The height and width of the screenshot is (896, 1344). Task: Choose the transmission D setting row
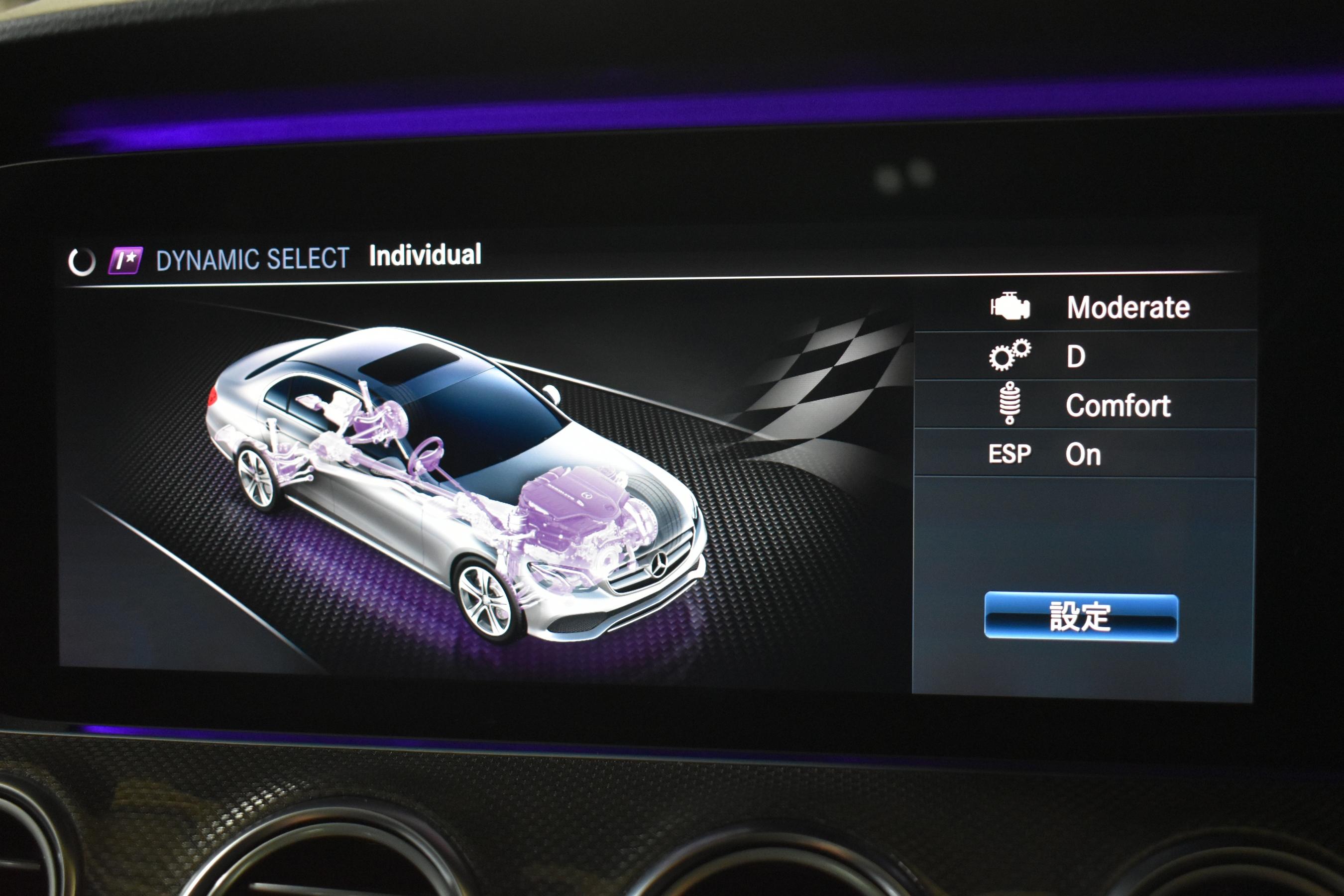[1086, 356]
